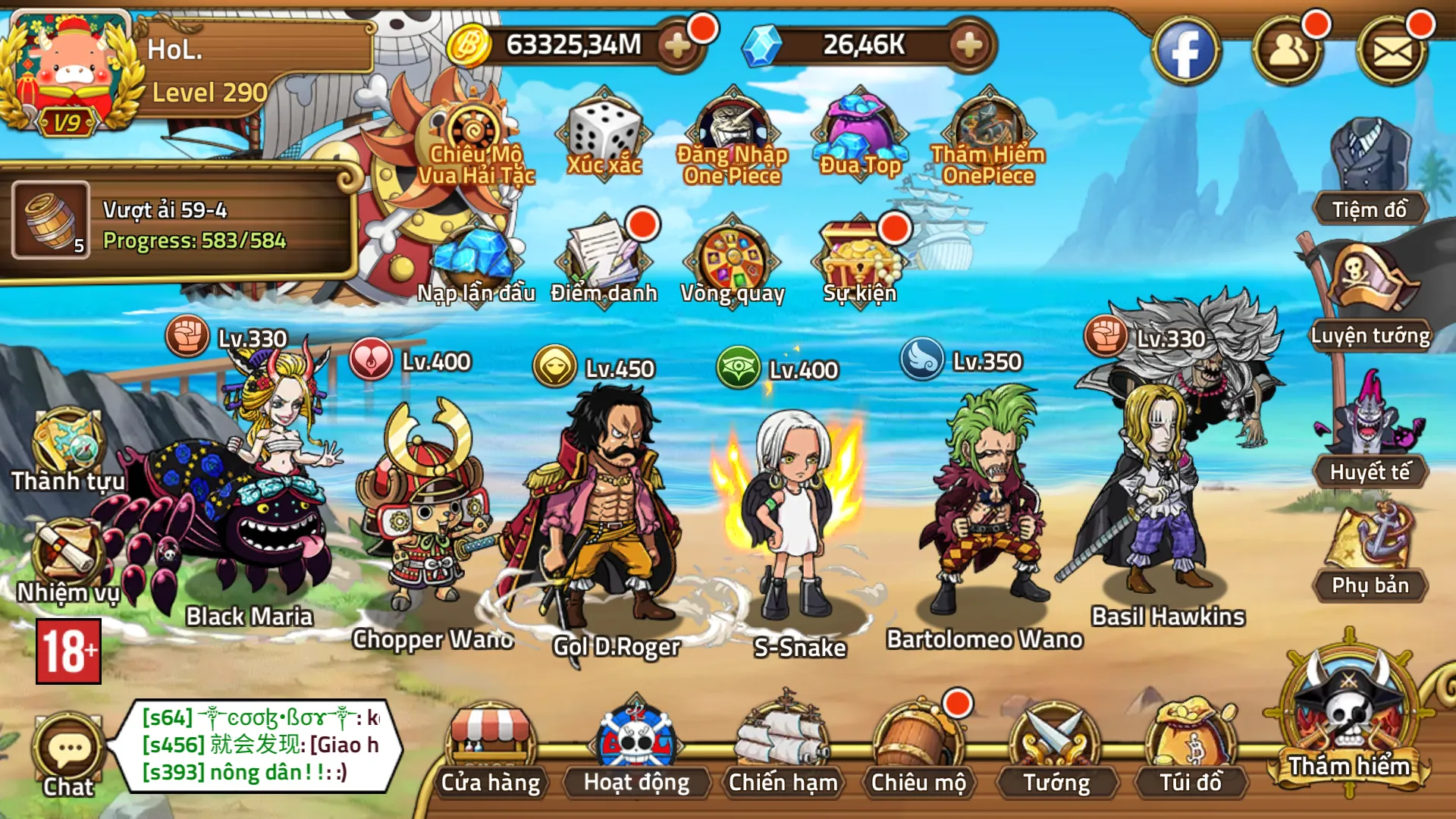
Task: Open the mail envelope inbox
Action: [1392, 52]
